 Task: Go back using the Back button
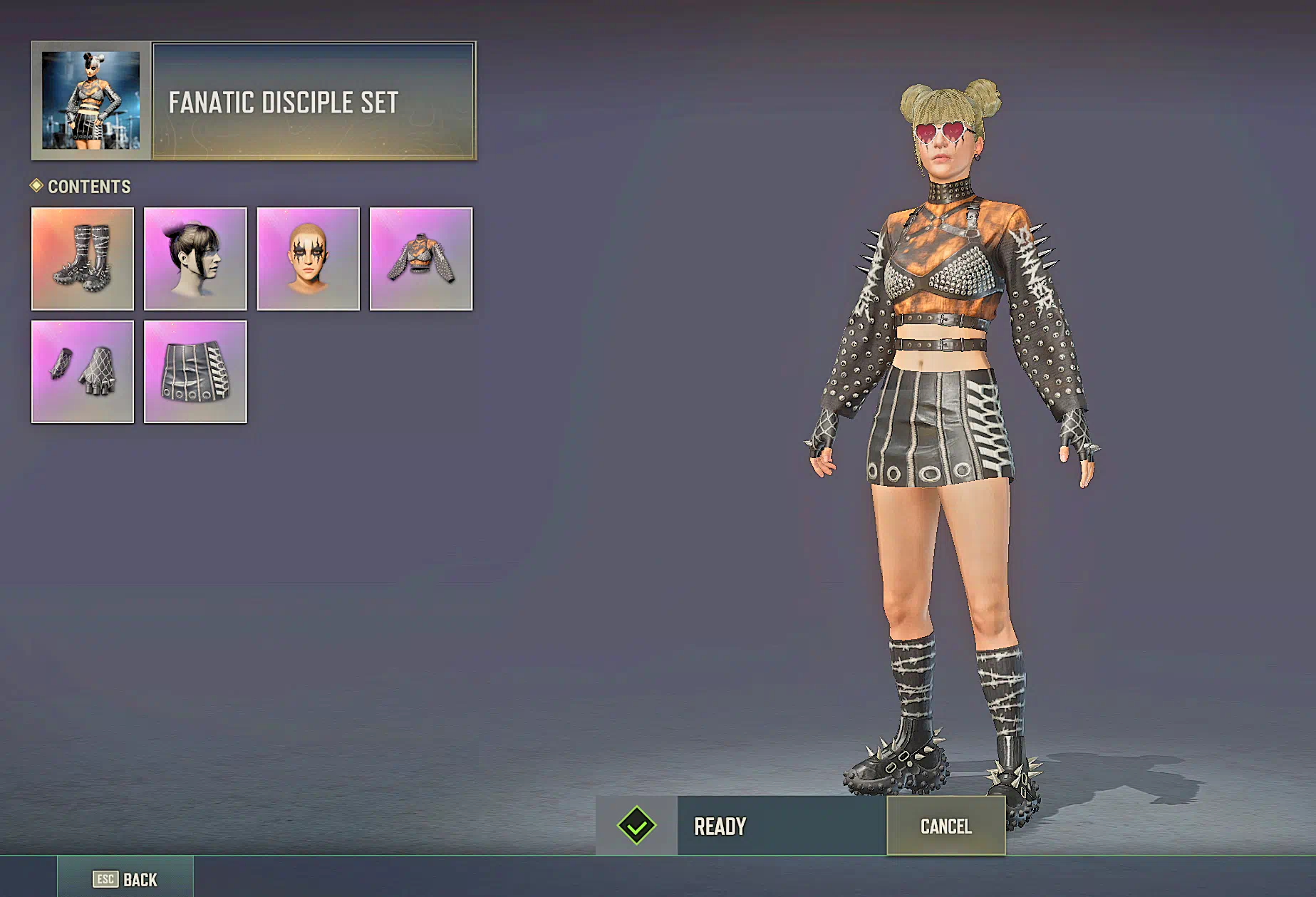click(125, 879)
